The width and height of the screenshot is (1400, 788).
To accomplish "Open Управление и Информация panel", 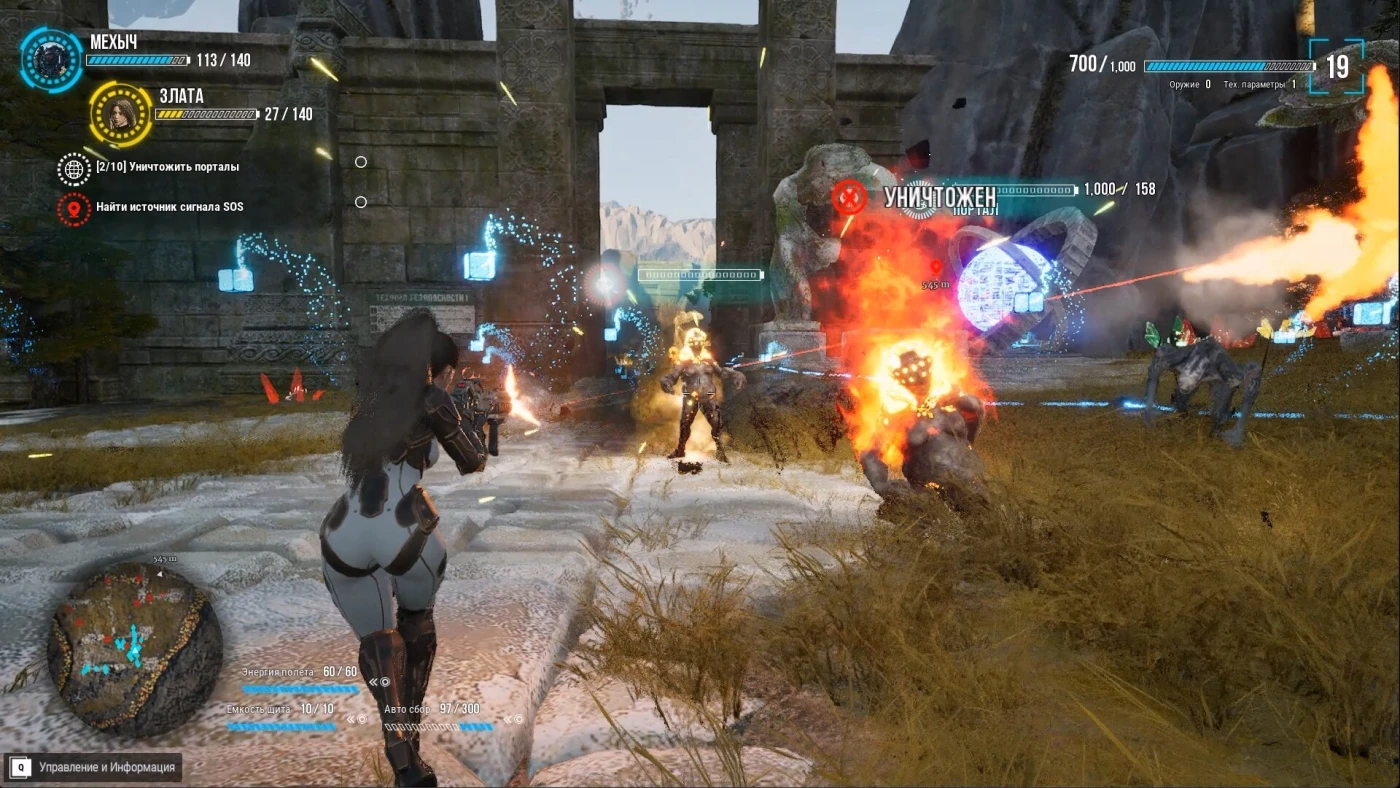I will click(93, 767).
